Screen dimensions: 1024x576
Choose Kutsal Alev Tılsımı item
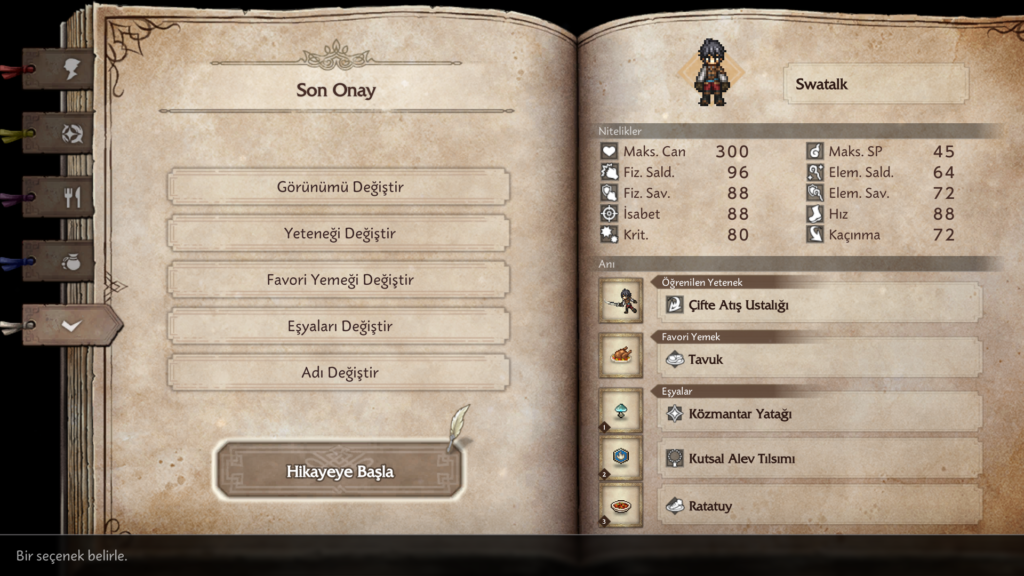pyautogui.click(x=820, y=459)
